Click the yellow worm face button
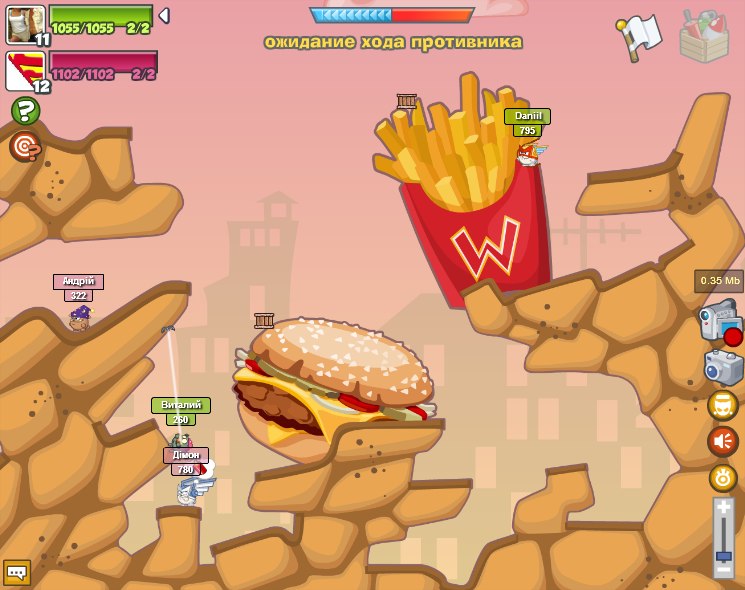 point(722,405)
